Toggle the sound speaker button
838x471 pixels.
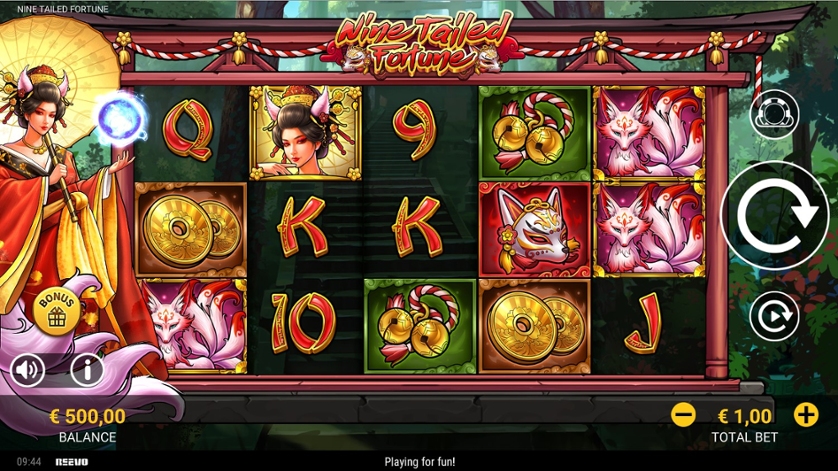click(x=28, y=371)
